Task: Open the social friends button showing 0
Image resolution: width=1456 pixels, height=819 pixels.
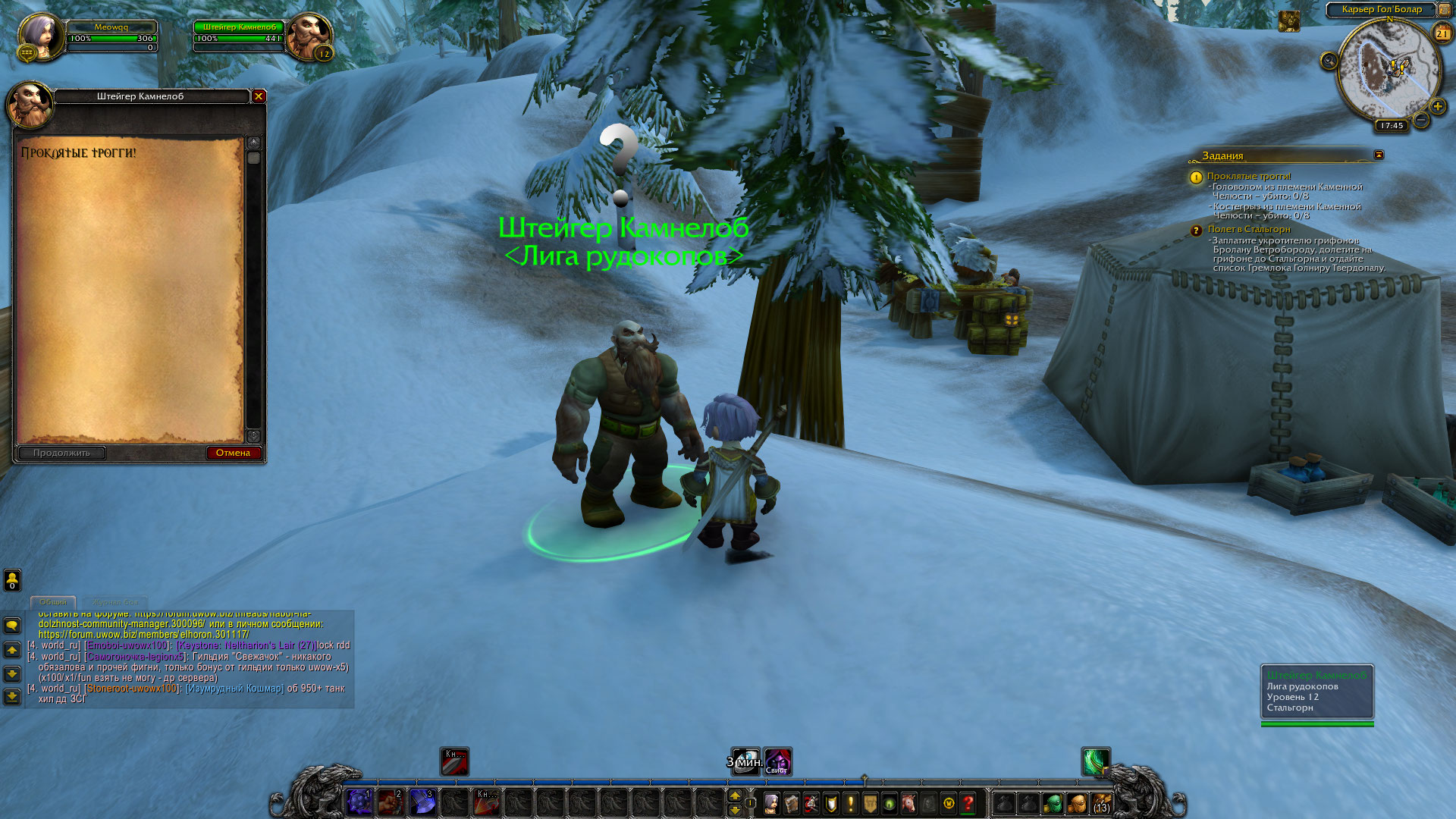Action: tap(12, 580)
